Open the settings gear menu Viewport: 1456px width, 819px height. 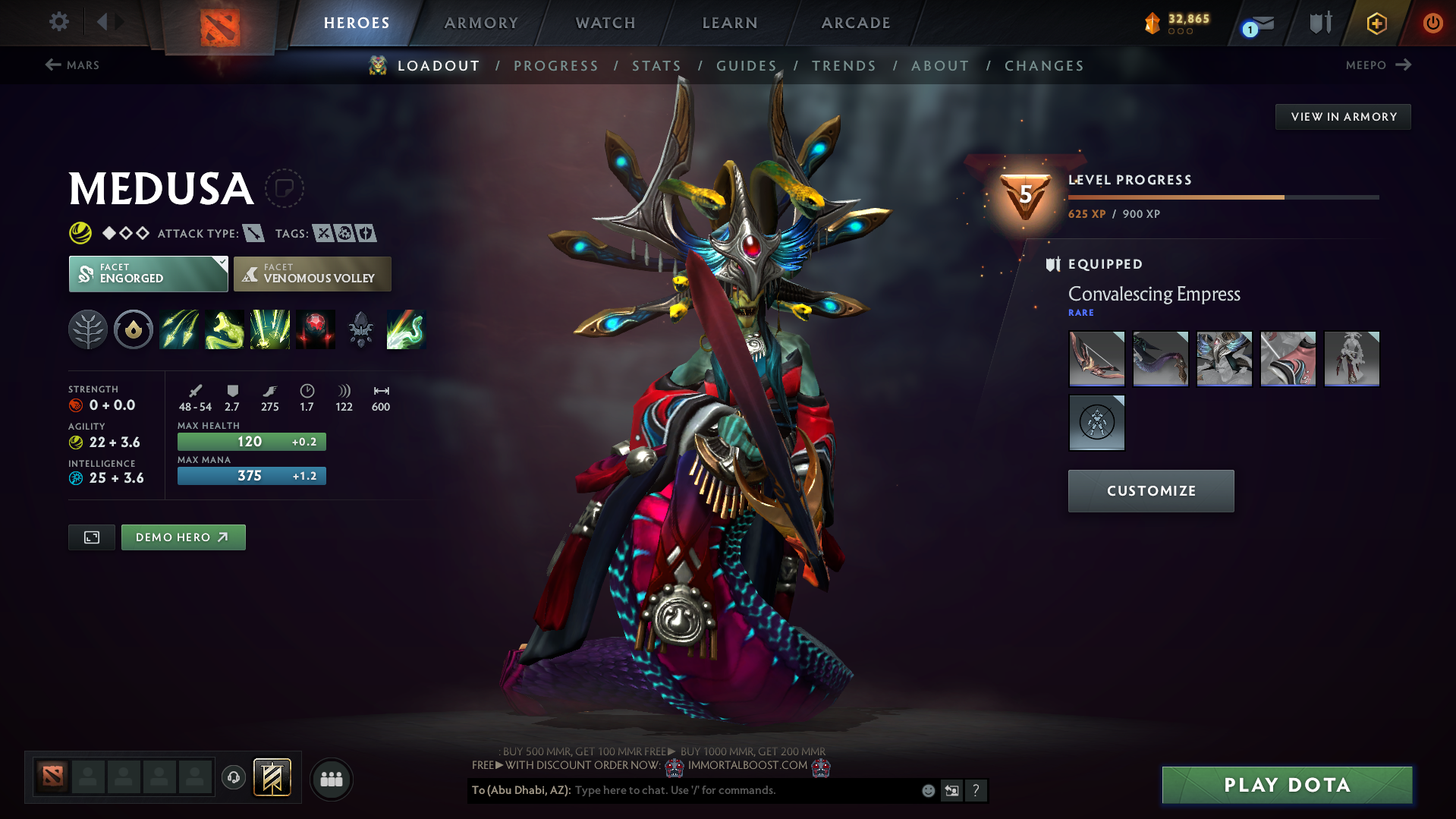pyautogui.click(x=58, y=22)
